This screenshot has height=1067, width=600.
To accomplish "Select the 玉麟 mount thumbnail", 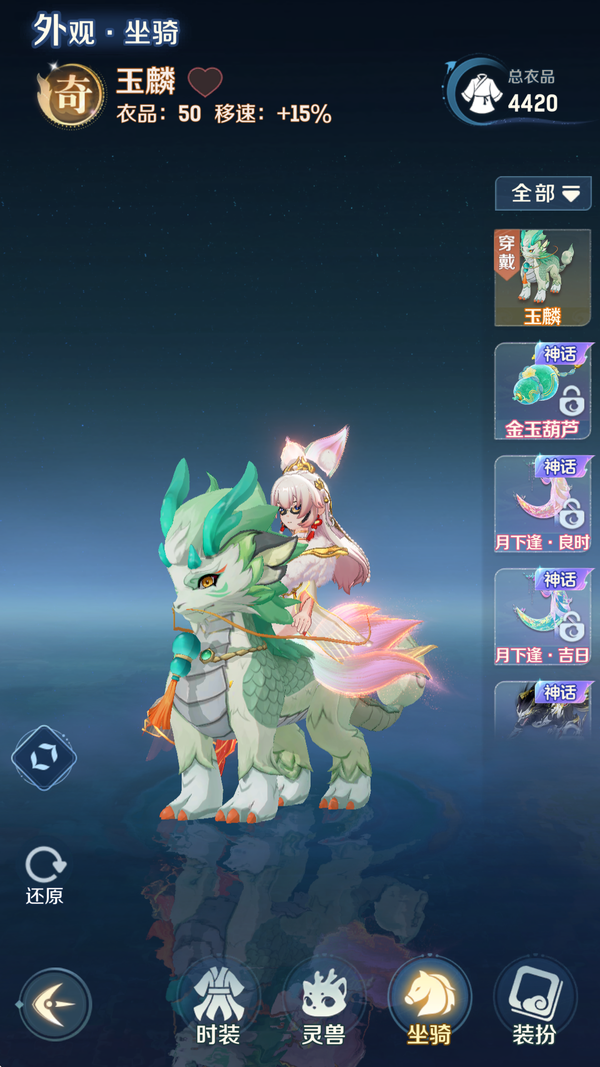I will [542, 277].
